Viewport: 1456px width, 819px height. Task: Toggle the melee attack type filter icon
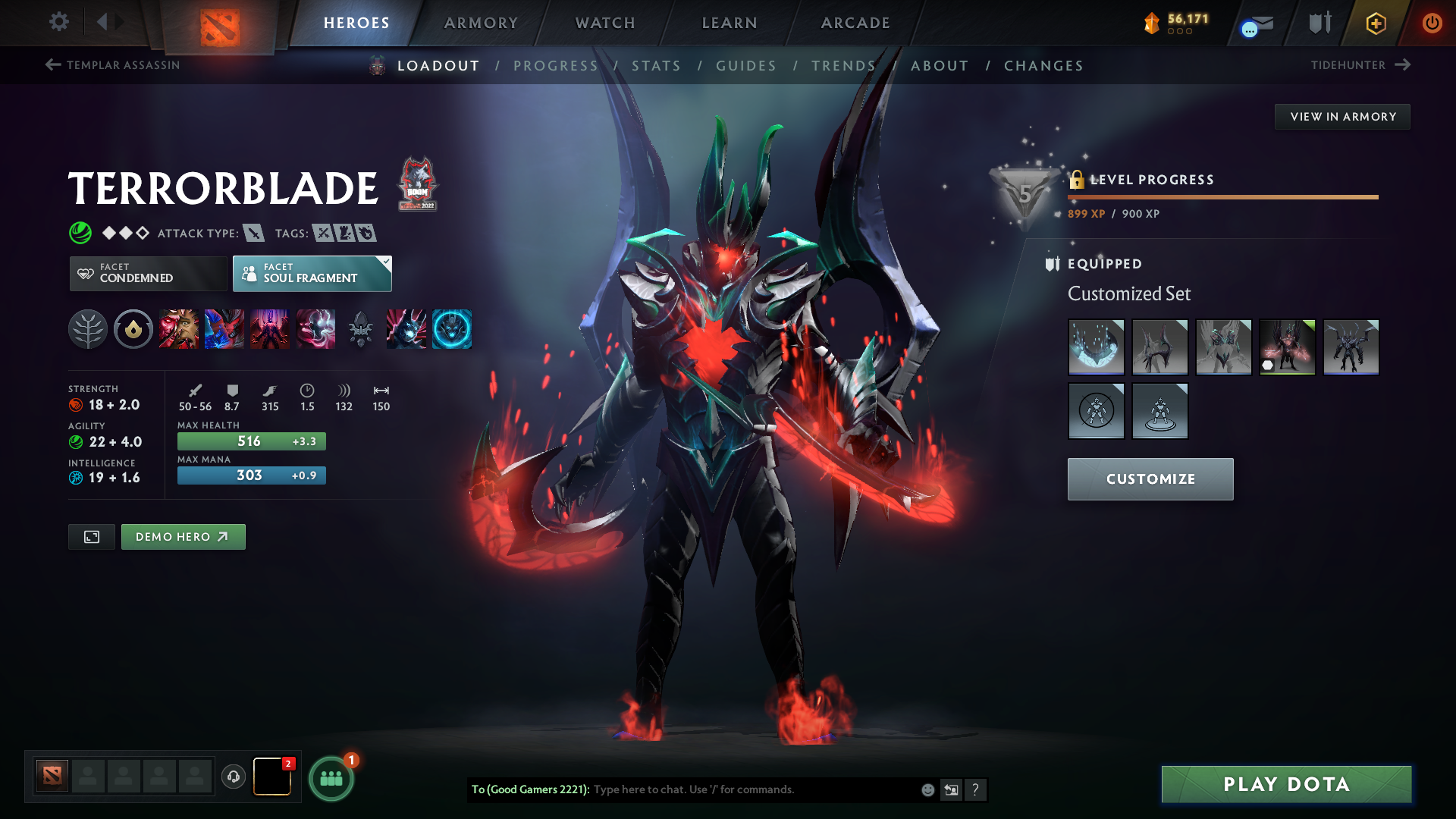[256, 234]
